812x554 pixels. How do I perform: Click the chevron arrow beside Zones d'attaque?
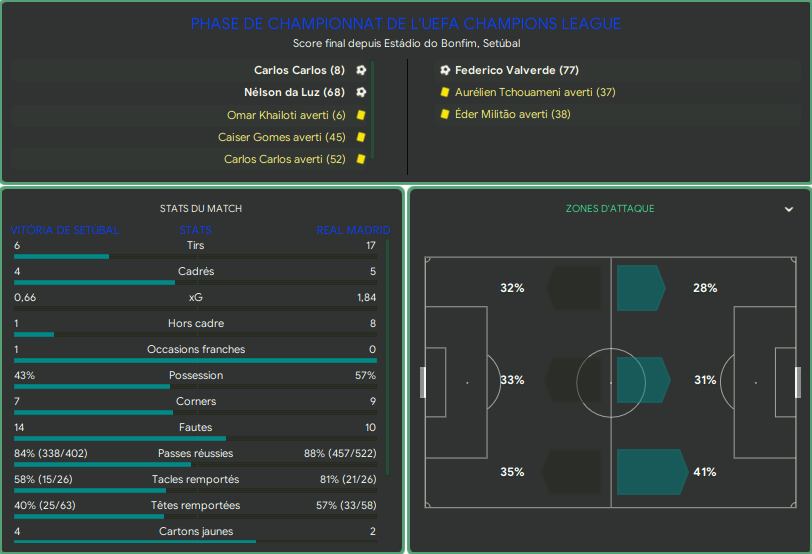789,209
